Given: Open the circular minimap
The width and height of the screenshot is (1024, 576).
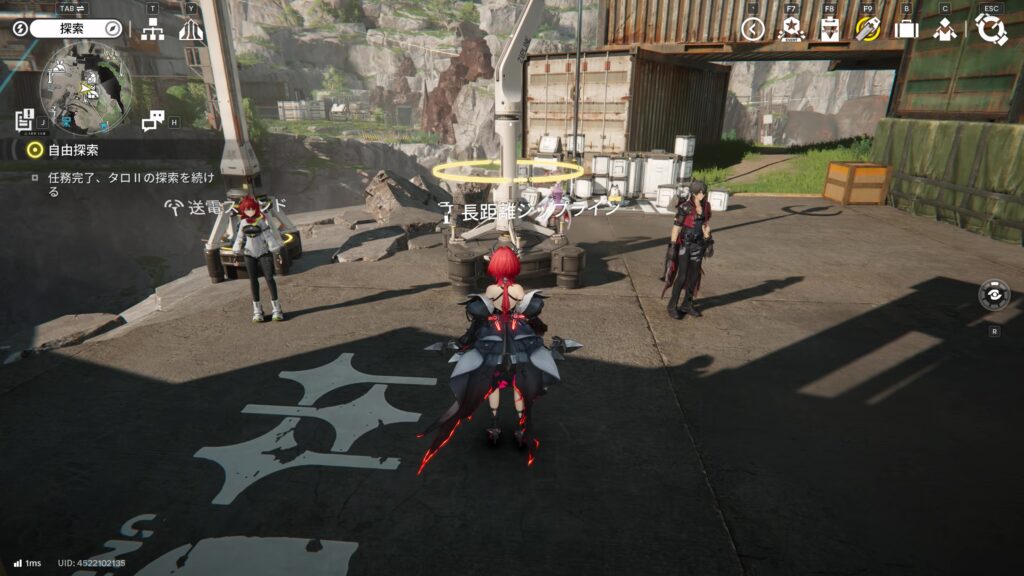Looking at the screenshot, I should click(x=86, y=88).
